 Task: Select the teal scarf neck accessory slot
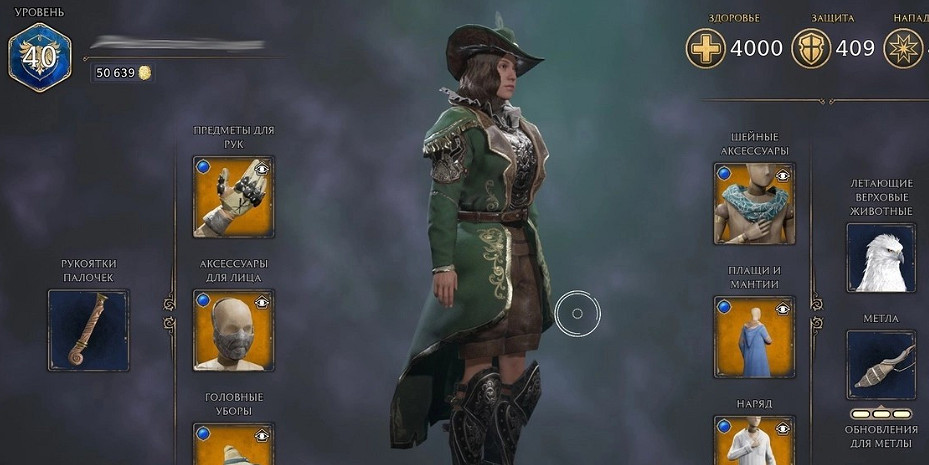click(753, 204)
